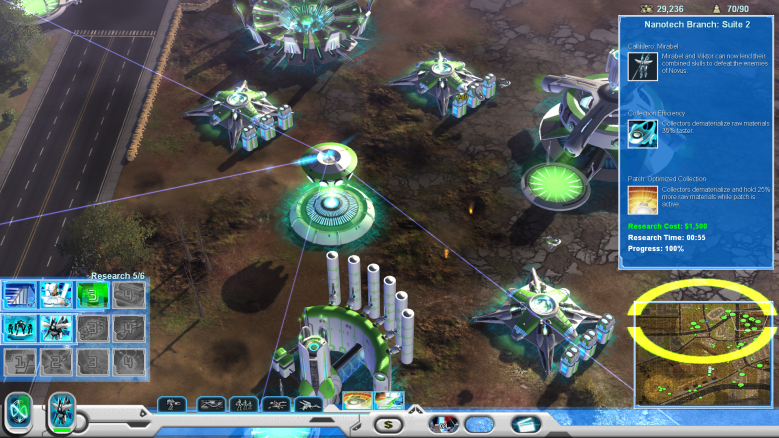
Task: Select the orange swirl patch icon
Action: 357,402
